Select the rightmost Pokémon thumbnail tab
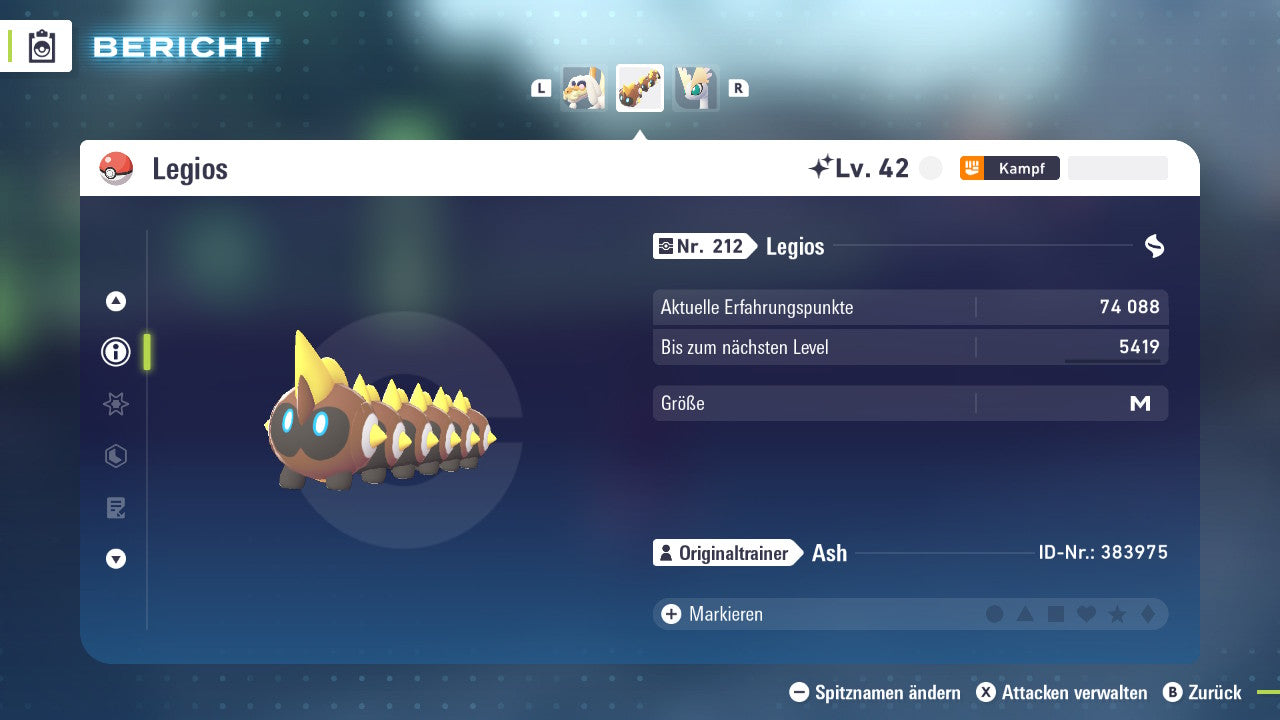Viewport: 1280px width, 720px height. [x=697, y=88]
